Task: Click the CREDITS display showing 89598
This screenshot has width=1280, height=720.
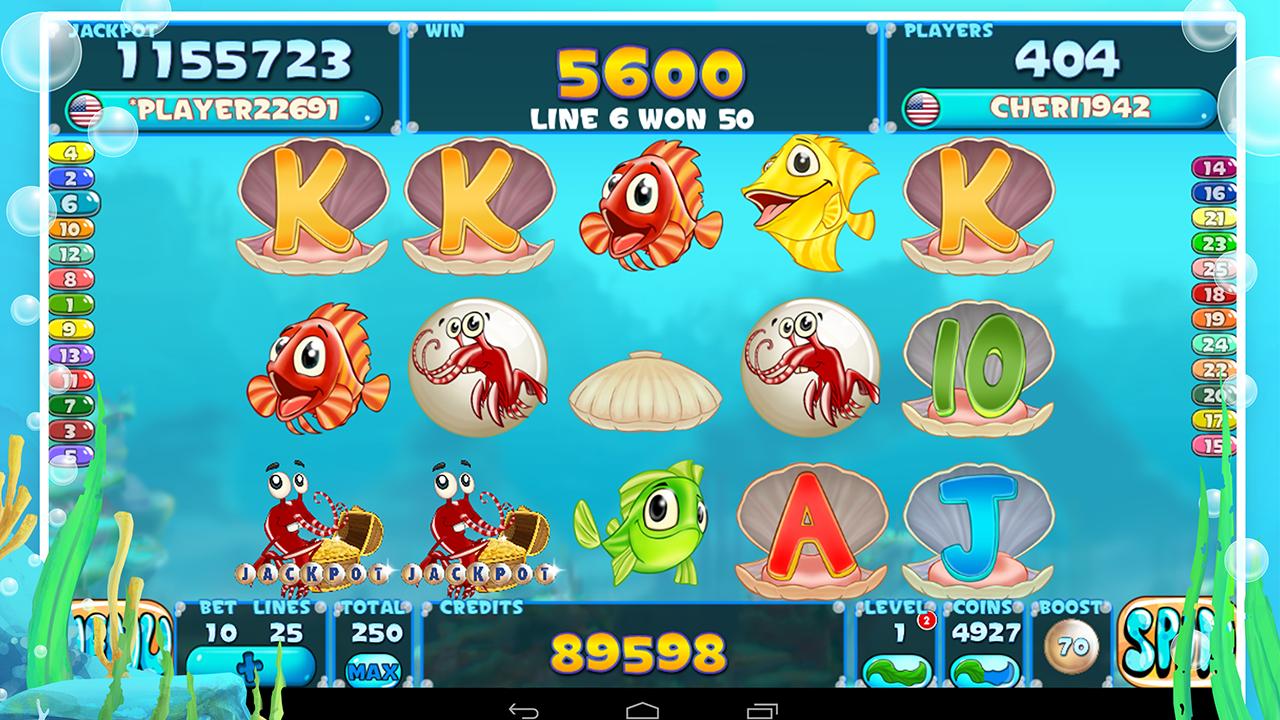Action: pyautogui.click(x=637, y=652)
